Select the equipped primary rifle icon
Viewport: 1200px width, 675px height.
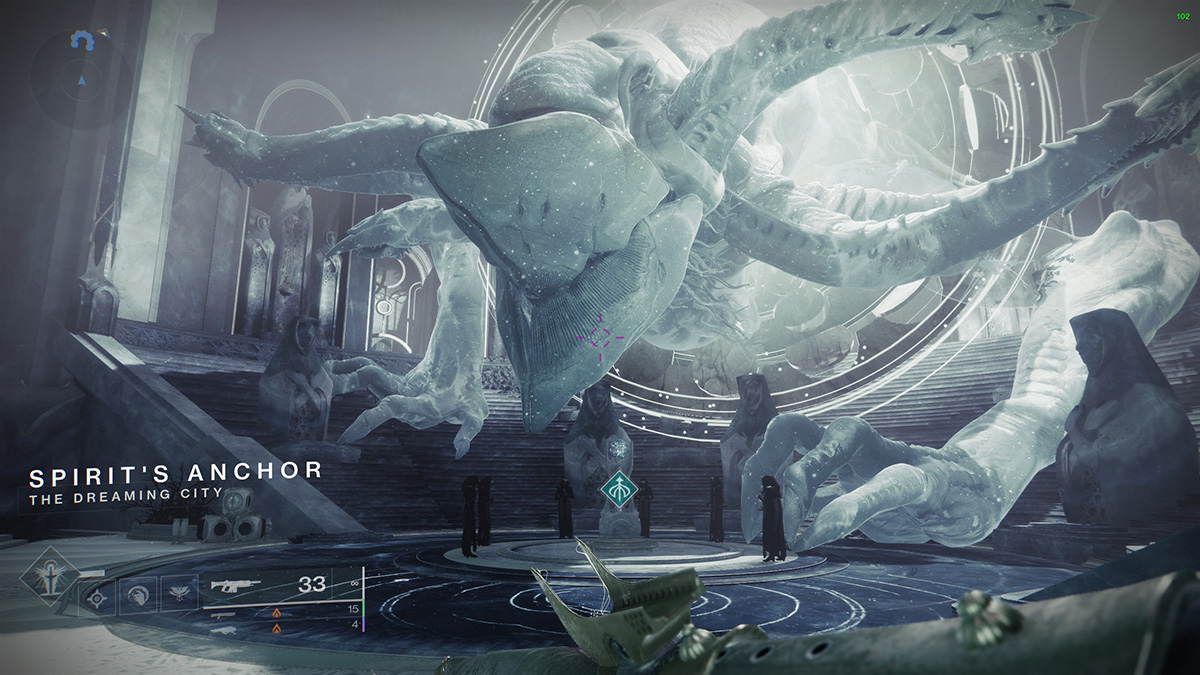(238, 586)
